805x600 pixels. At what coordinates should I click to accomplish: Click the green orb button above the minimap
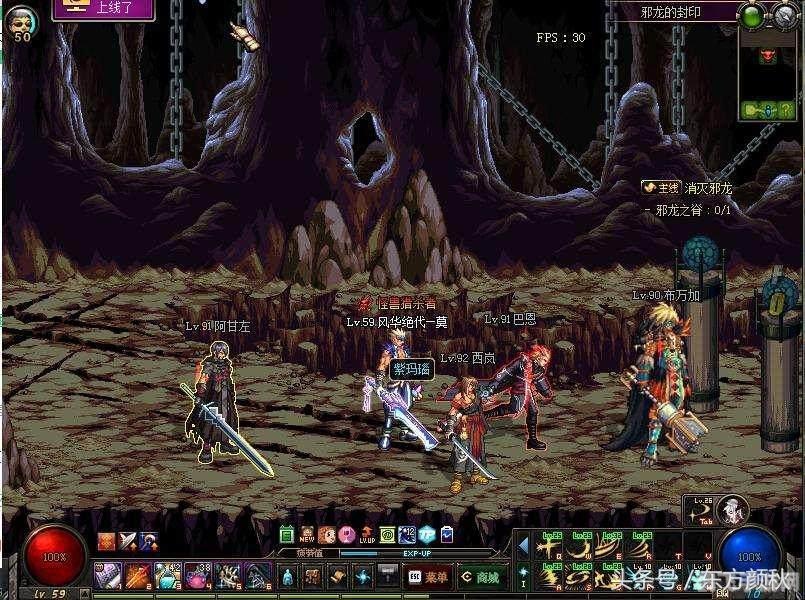pyautogui.click(x=750, y=15)
